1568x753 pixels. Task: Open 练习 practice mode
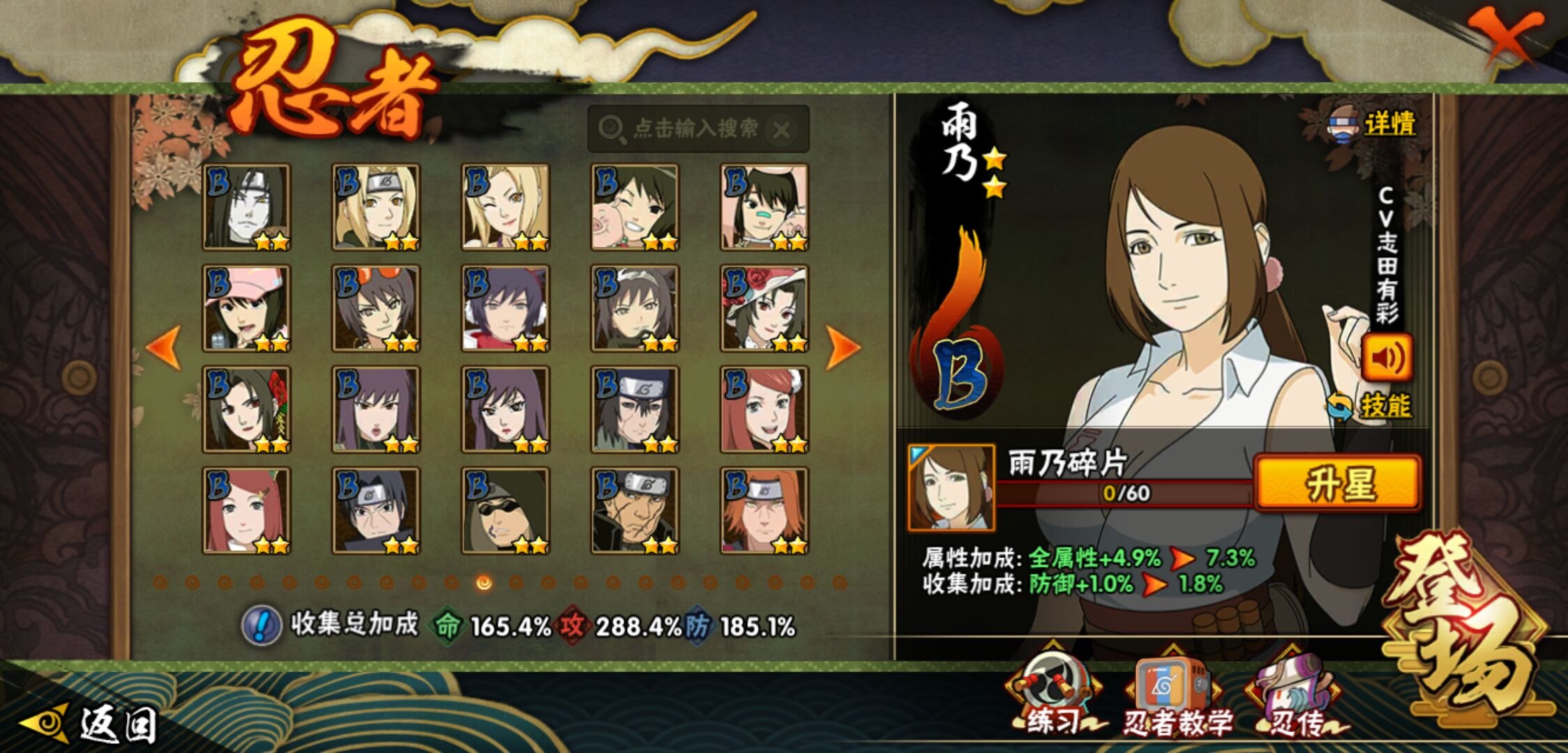point(1053,697)
